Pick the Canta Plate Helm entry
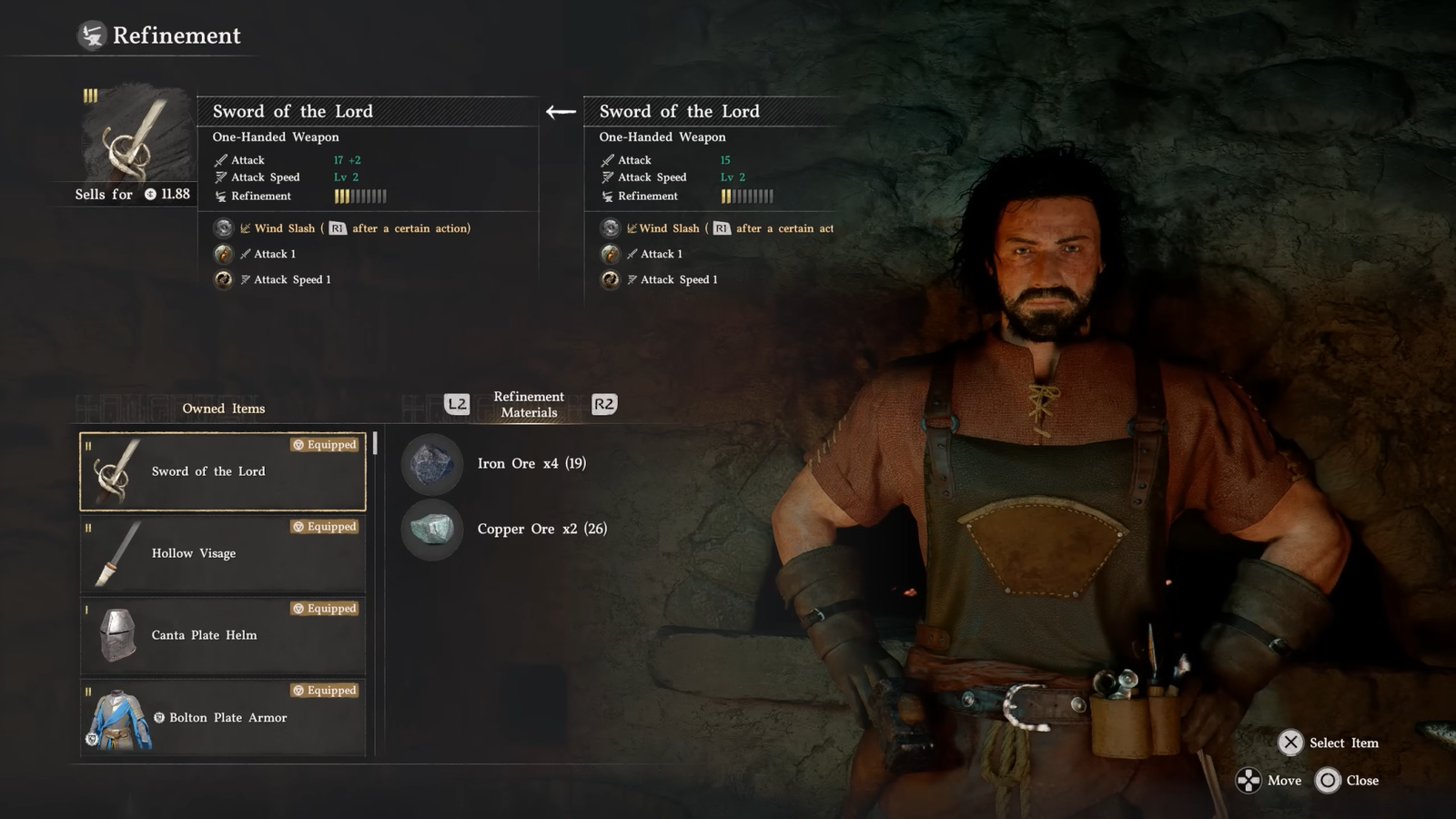1456x819 pixels. coord(223,635)
